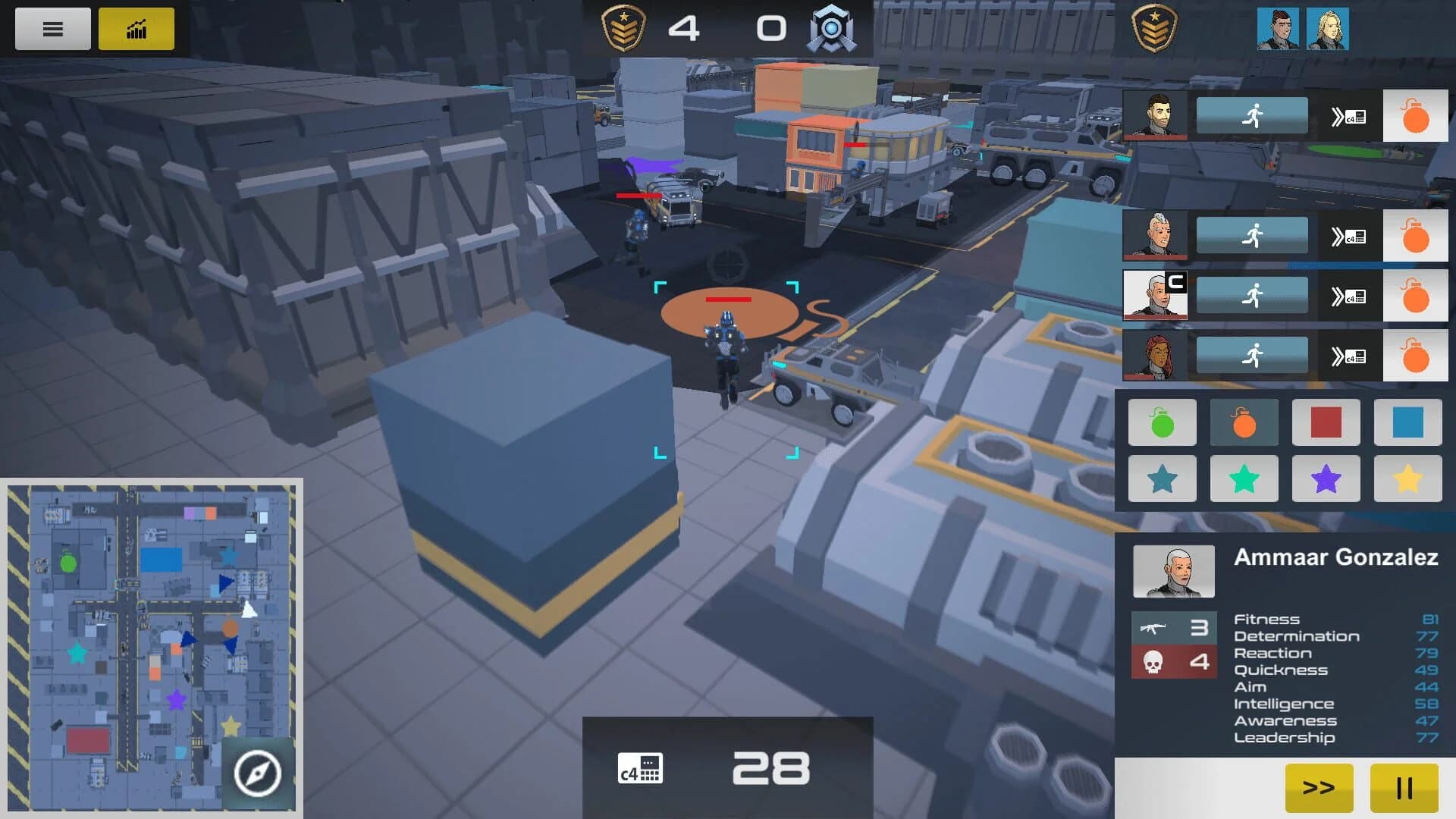This screenshot has width=1456, height=819.
Task: Select the green bomb marker in the marker panel
Action: click(1162, 422)
